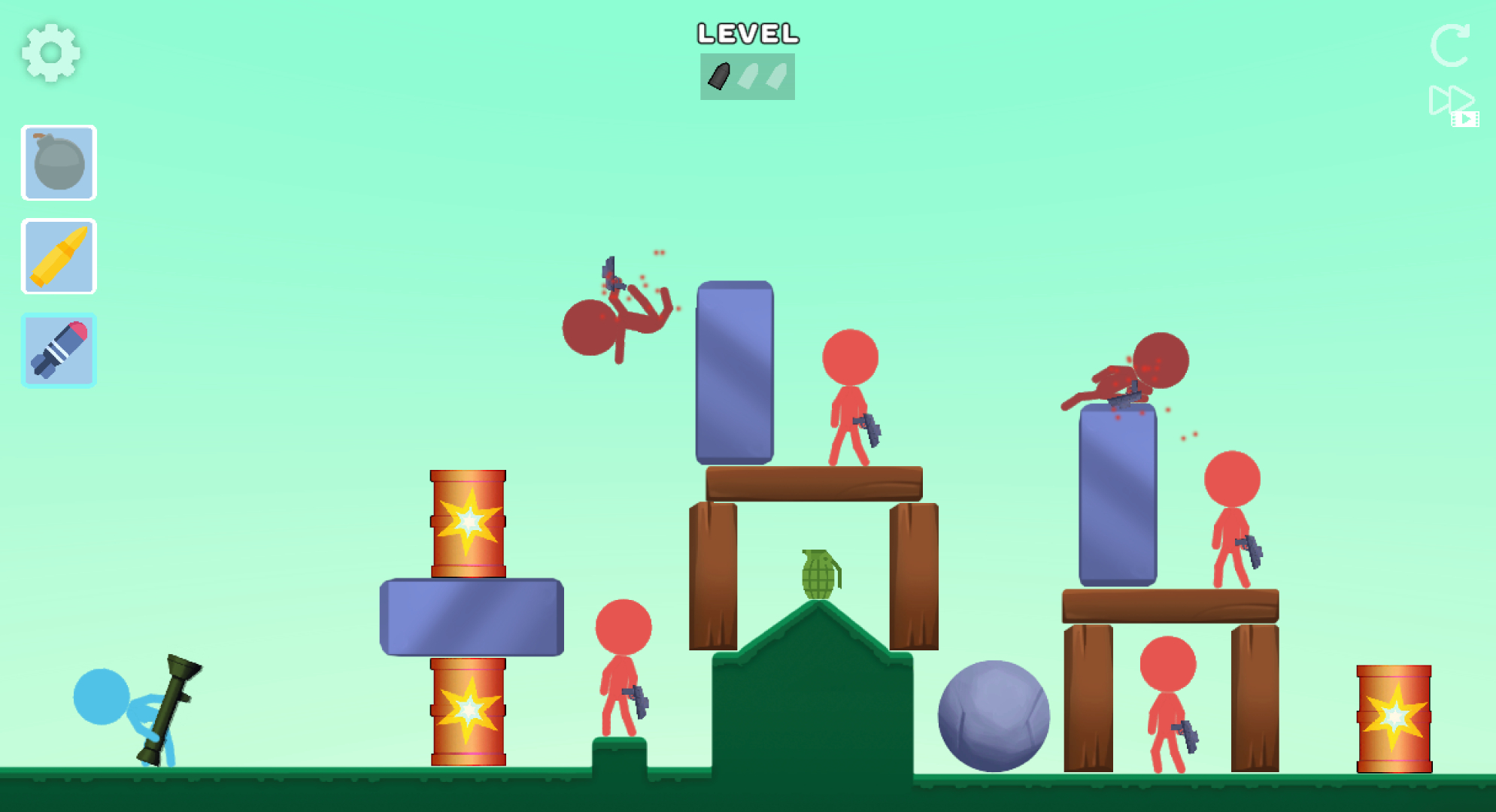Viewport: 1496px width, 812px height.
Task: Click the dark bullet in the ammo counter
Action: (x=720, y=75)
